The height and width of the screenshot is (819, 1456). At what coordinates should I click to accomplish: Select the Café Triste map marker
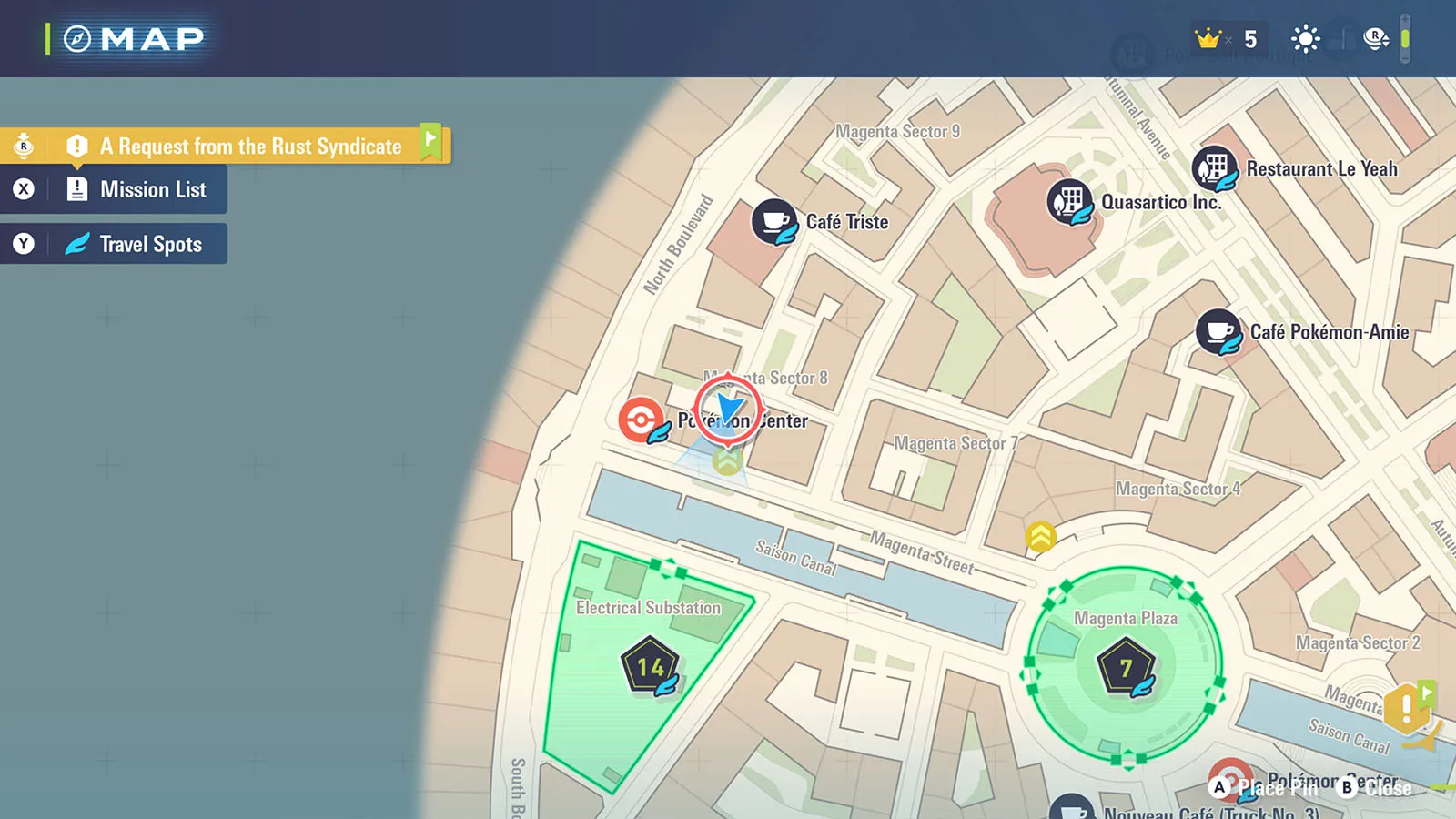pyautogui.click(x=774, y=221)
